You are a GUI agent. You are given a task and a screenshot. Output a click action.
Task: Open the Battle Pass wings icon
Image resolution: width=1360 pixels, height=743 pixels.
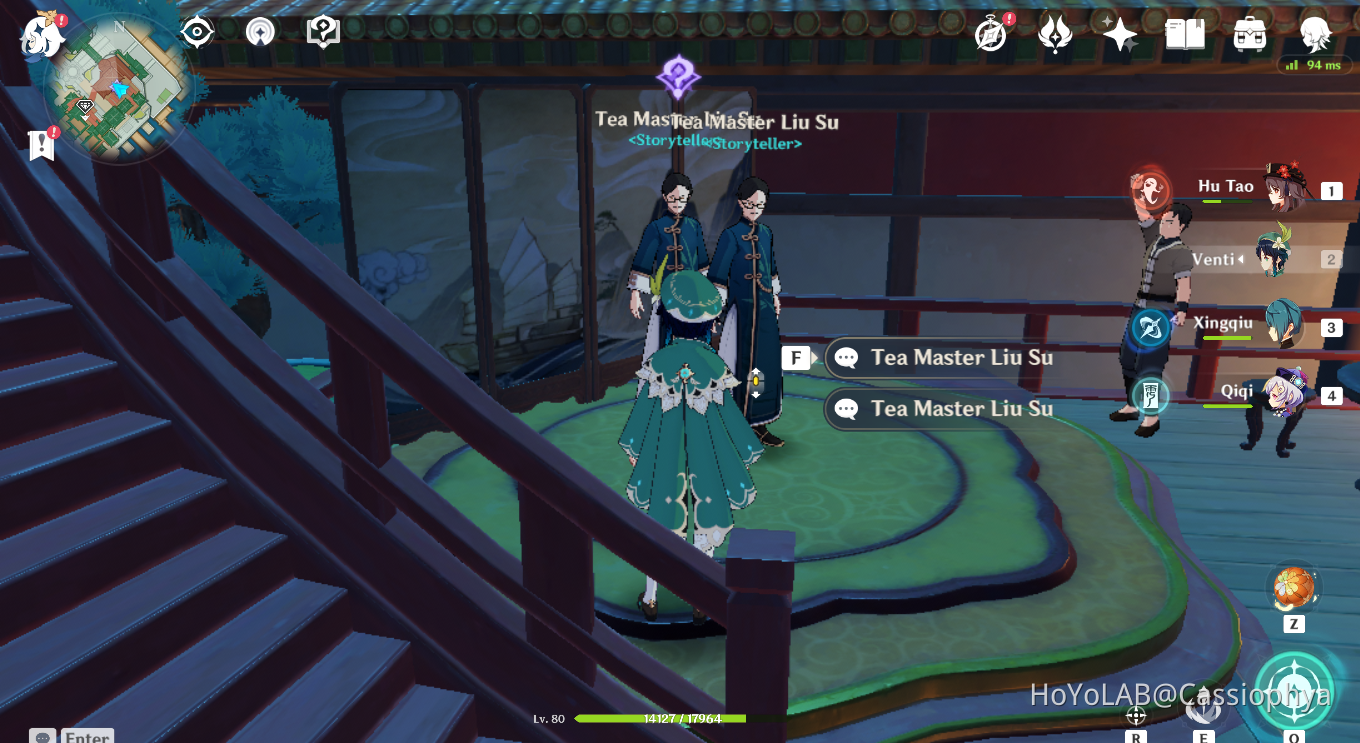point(1054,32)
